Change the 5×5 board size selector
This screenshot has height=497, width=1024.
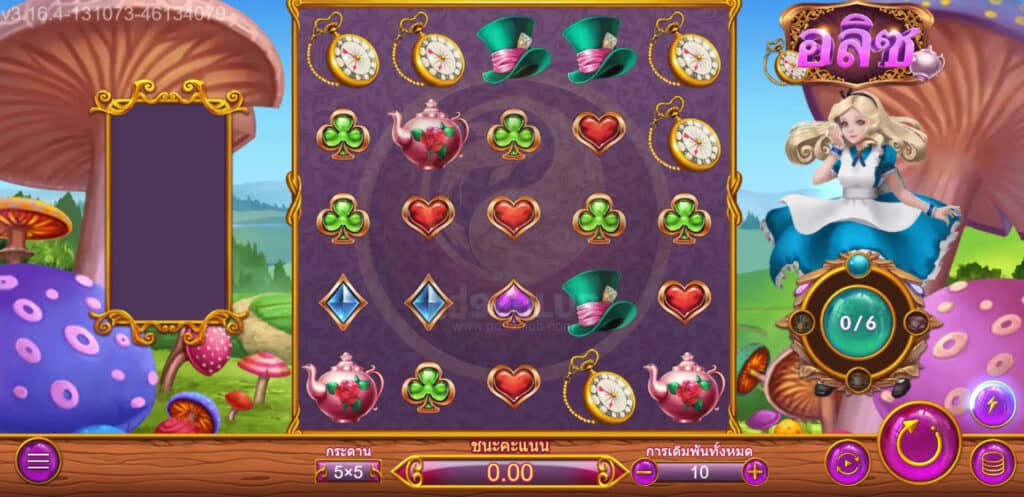tap(348, 472)
